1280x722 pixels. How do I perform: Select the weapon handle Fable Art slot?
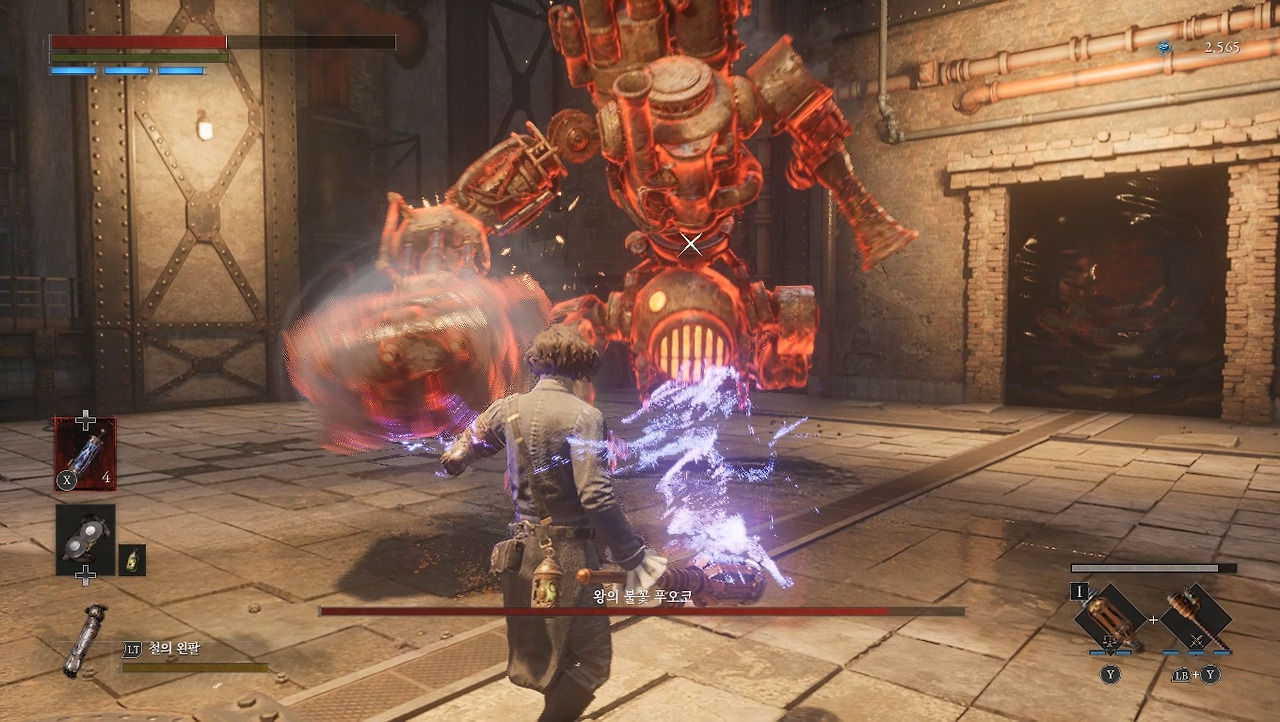pyautogui.click(x=1196, y=617)
